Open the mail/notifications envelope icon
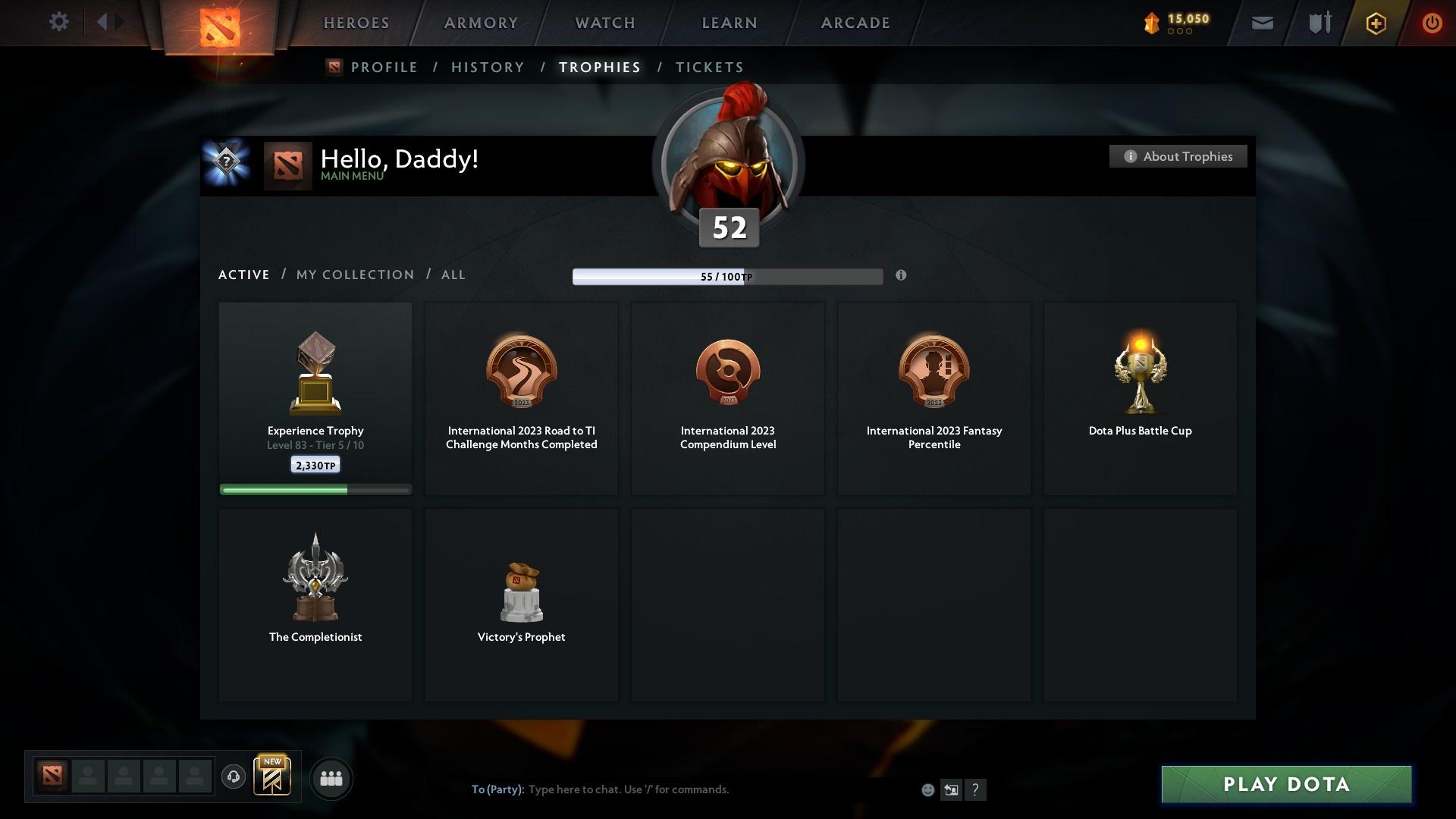This screenshot has height=819, width=1456. (1261, 22)
